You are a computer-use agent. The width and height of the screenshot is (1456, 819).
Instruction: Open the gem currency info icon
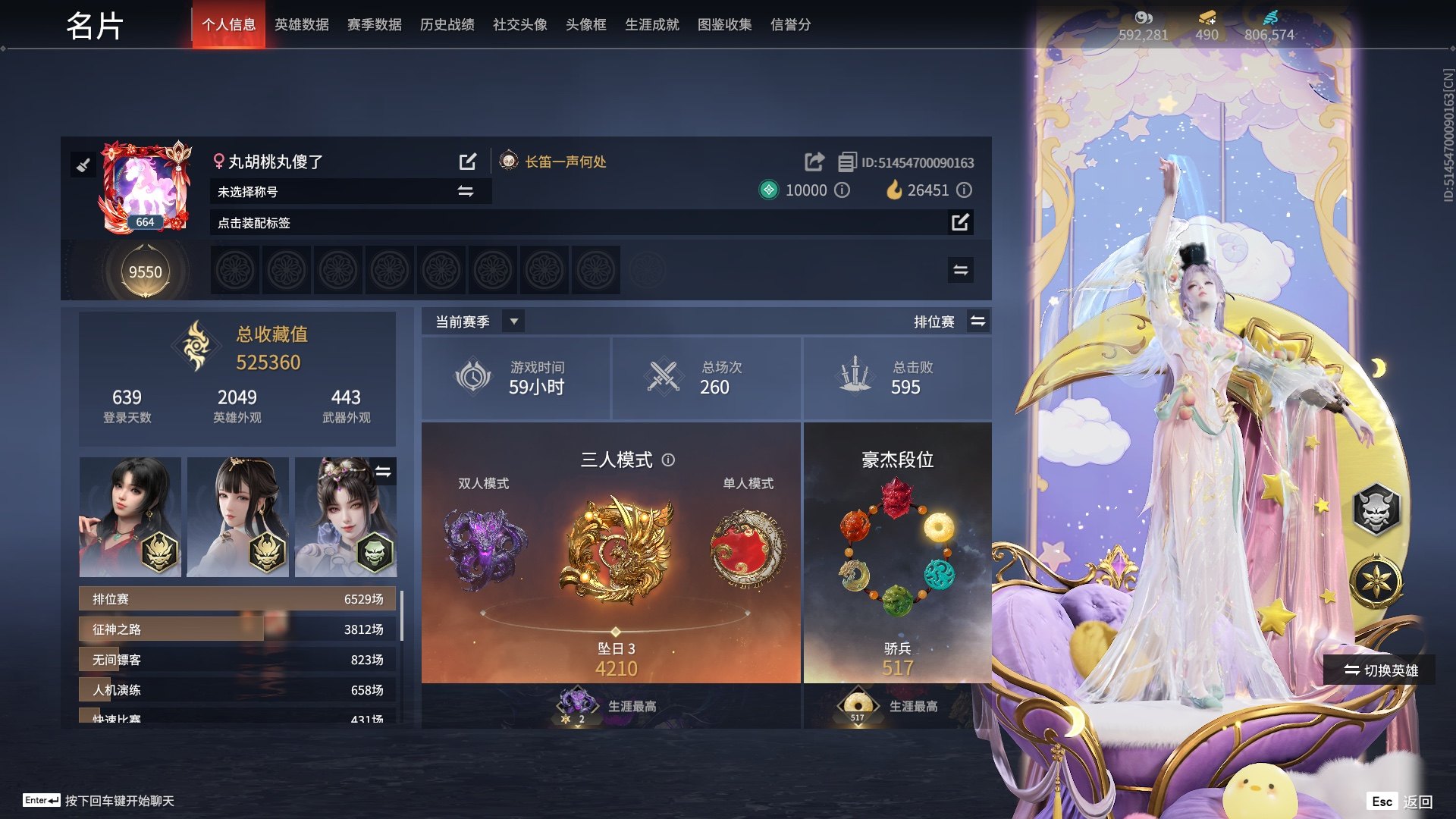[x=842, y=190]
